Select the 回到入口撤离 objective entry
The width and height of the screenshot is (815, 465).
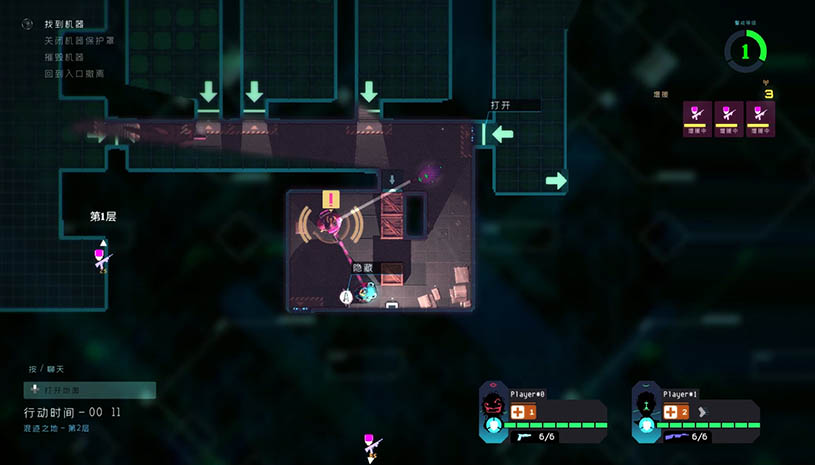[x=75, y=73]
